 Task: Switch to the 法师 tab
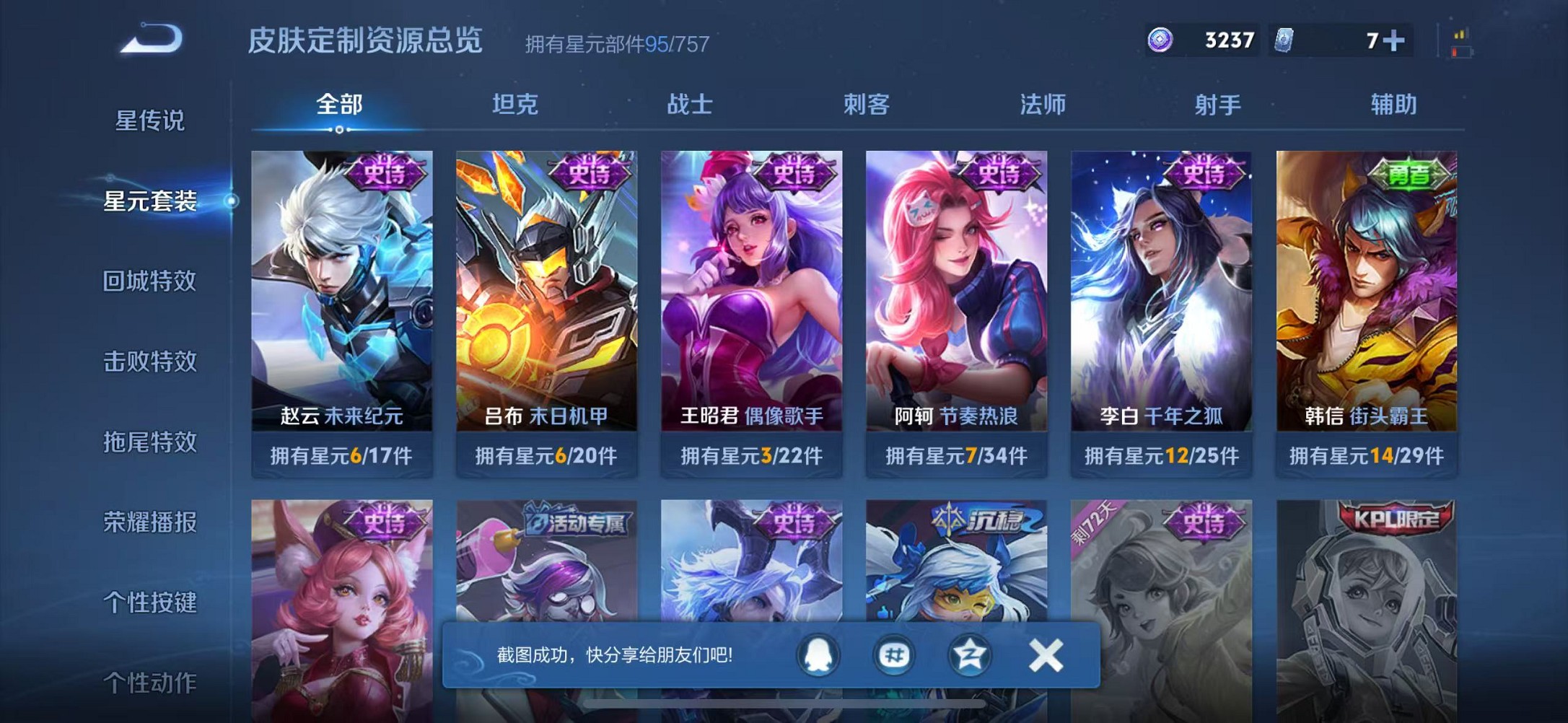click(x=1042, y=105)
